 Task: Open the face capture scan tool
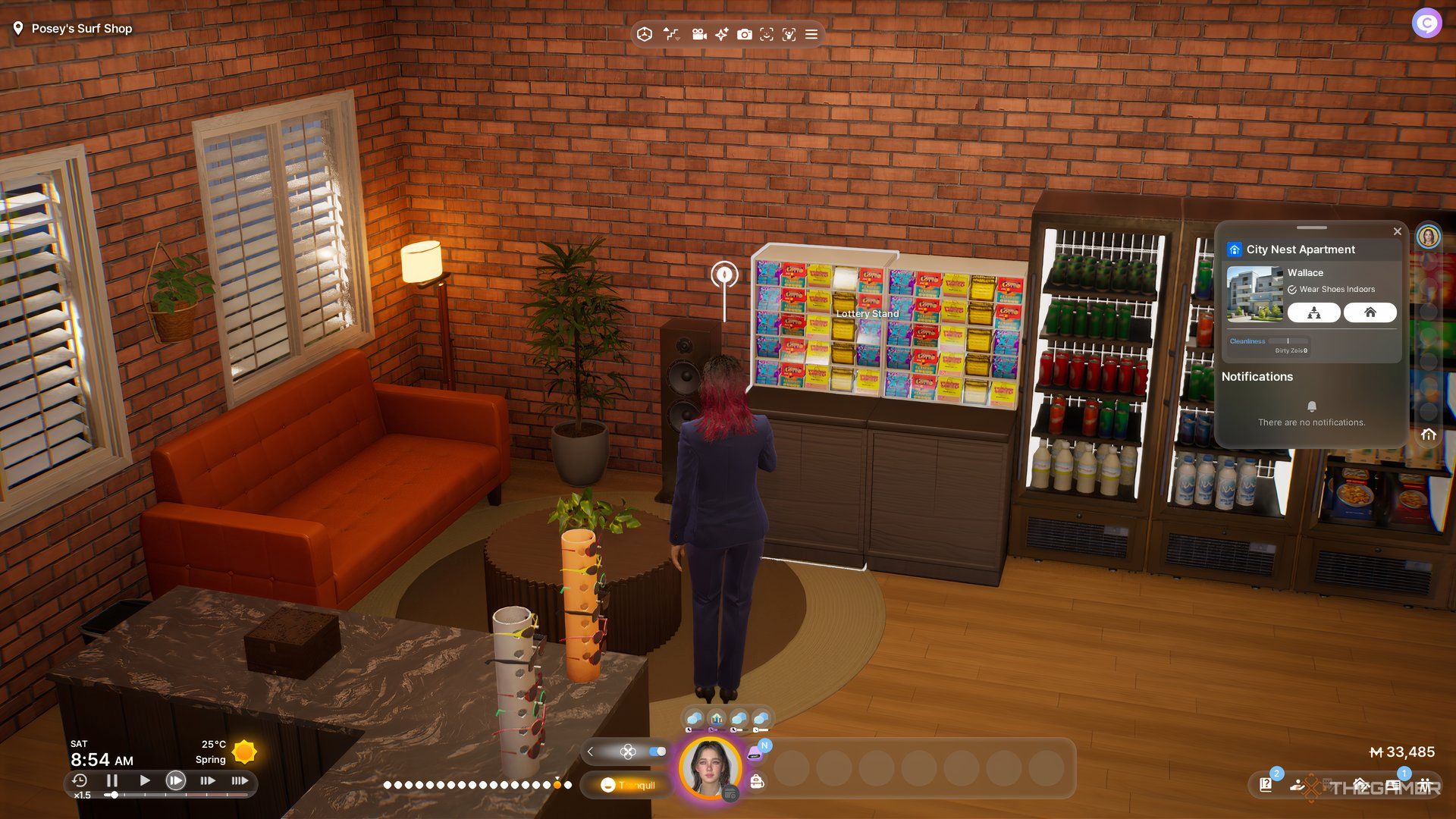pos(767,34)
